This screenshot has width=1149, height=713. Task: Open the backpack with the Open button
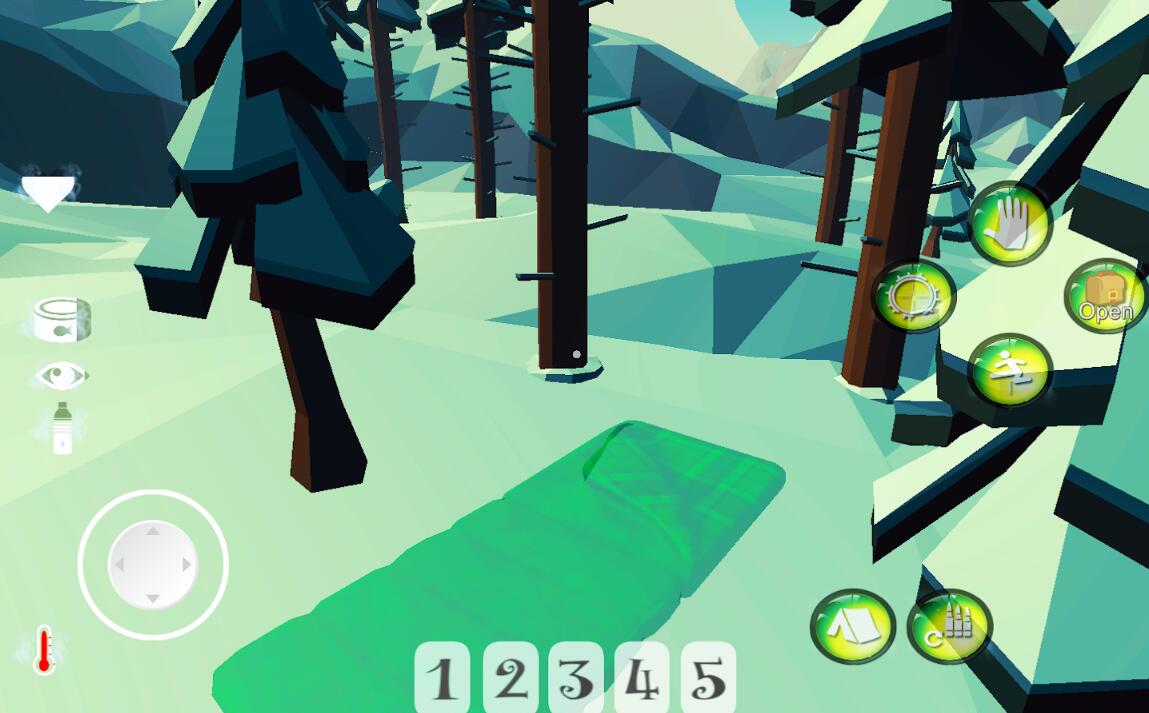[1105, 296]
